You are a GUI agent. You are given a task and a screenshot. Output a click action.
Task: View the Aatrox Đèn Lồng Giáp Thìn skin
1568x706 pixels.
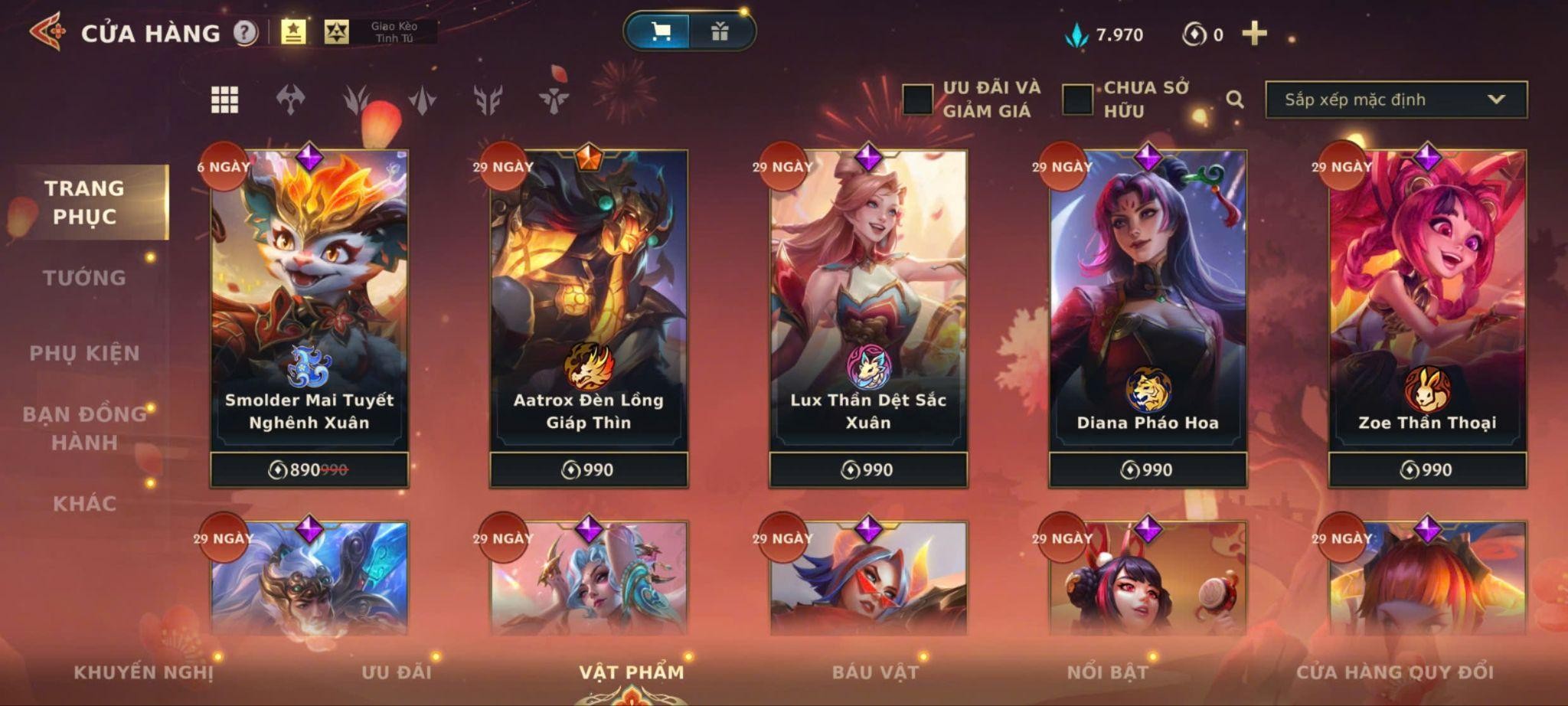(589, 306)
